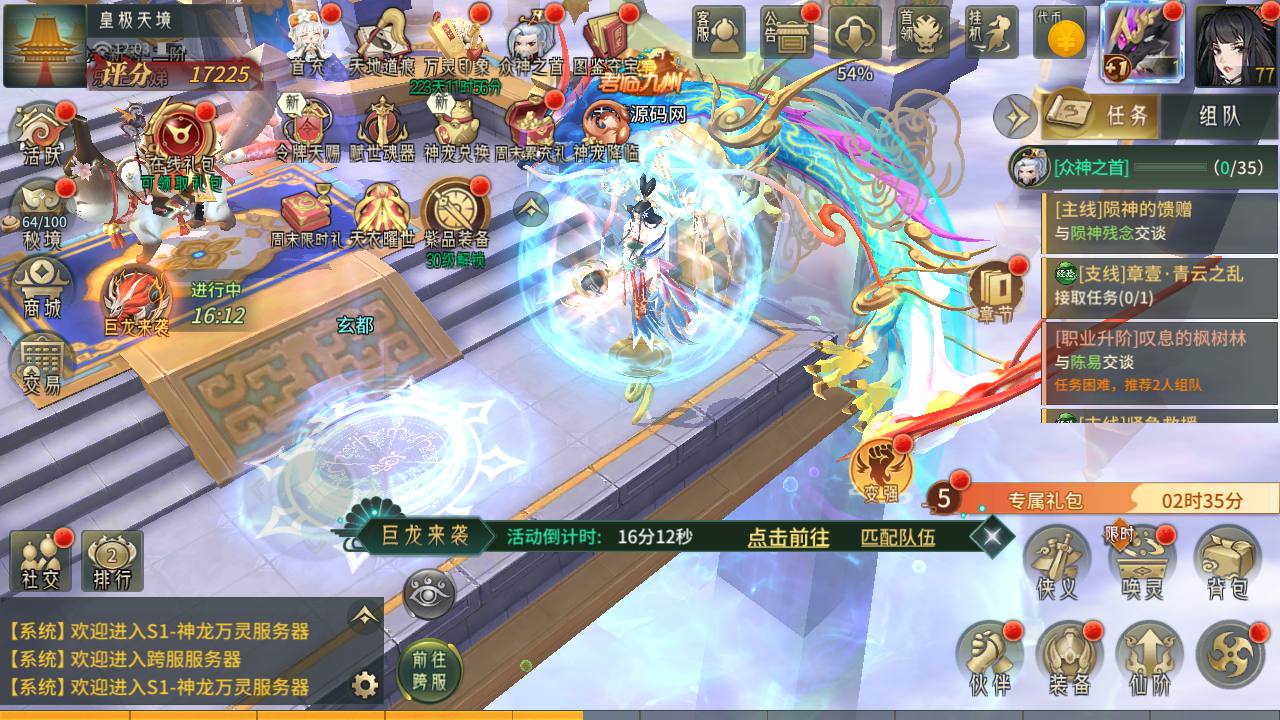Open the 商城 shop
This screenshot has height=720, width=1280.
[x=42, y=288]
